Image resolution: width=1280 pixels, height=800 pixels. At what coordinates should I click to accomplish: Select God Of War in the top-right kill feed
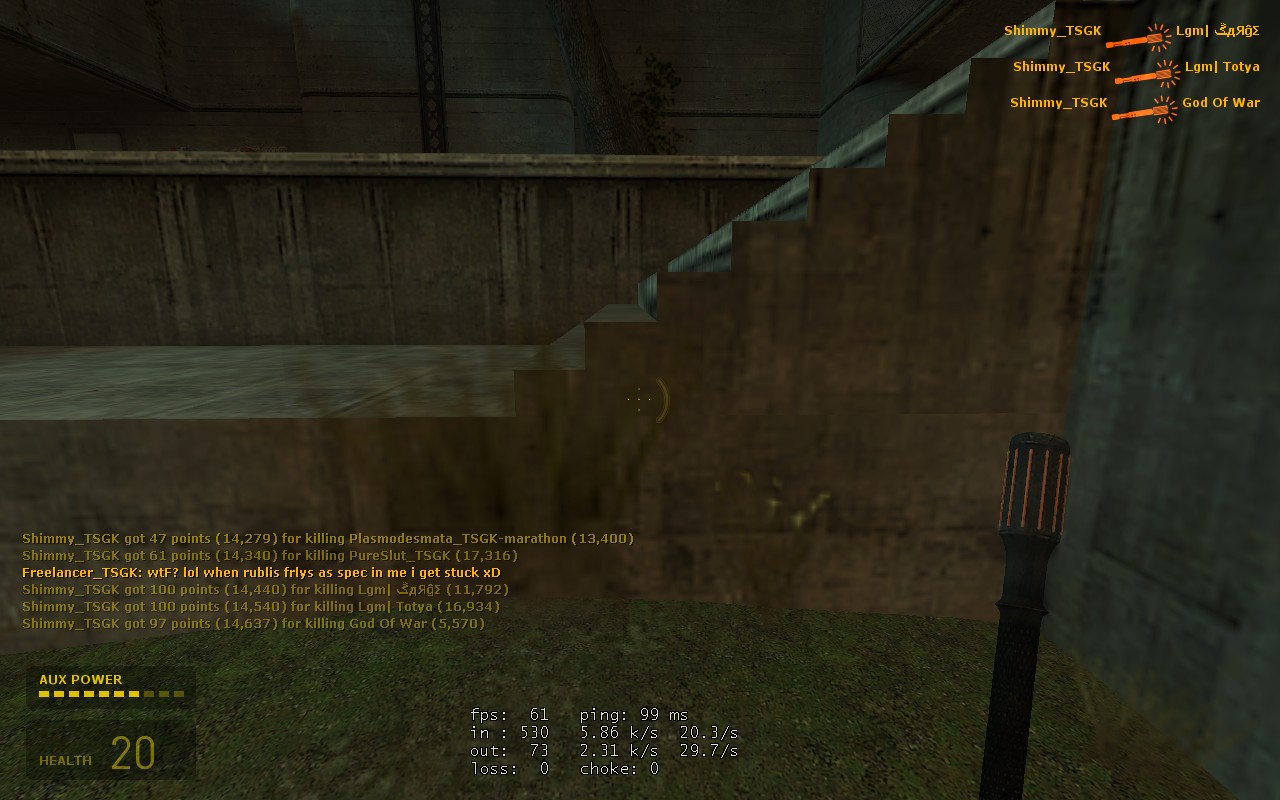pos(1221,102)
